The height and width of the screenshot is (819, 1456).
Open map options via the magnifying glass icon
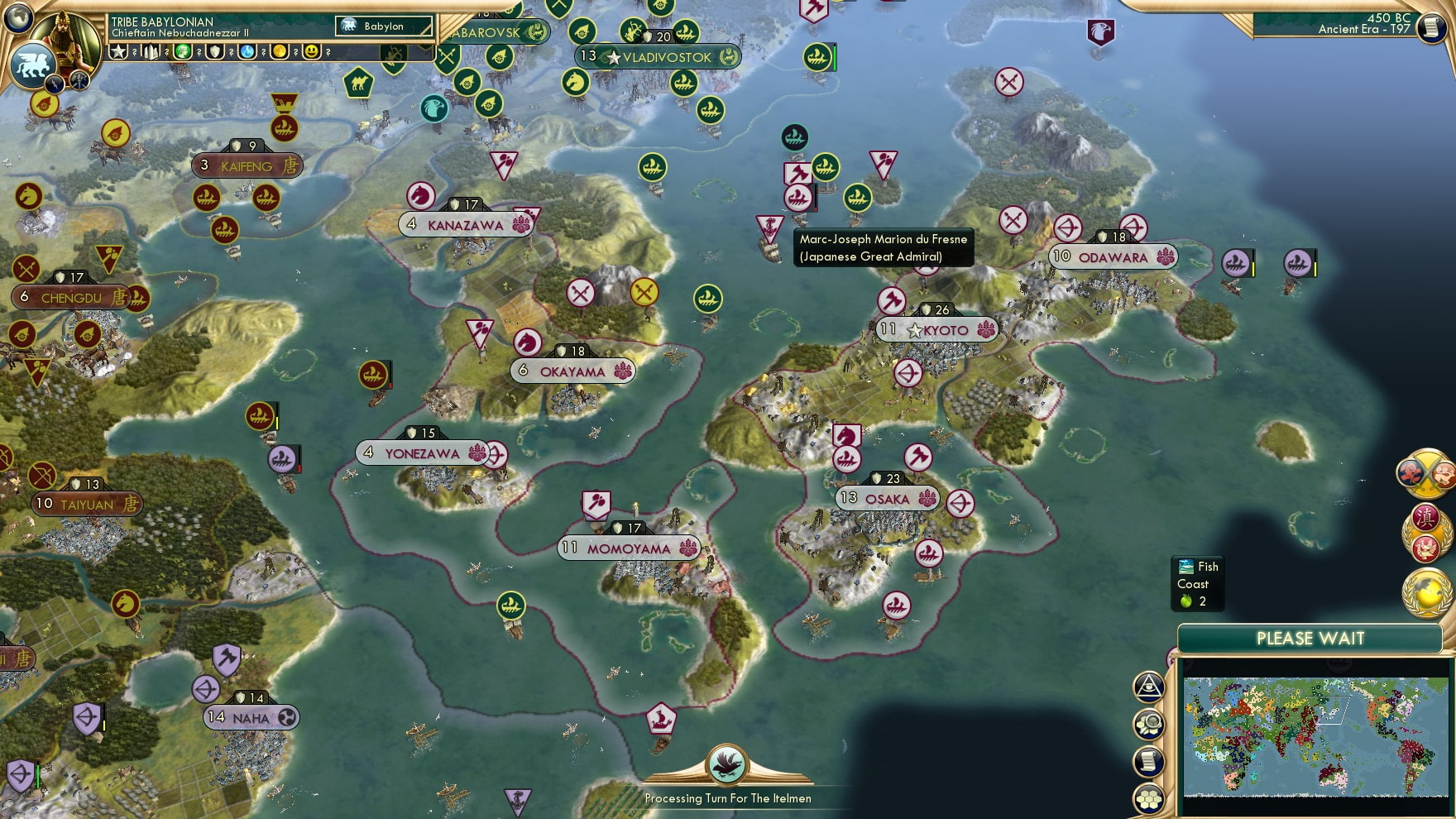pyautogui.click(x=1150, y=724)
